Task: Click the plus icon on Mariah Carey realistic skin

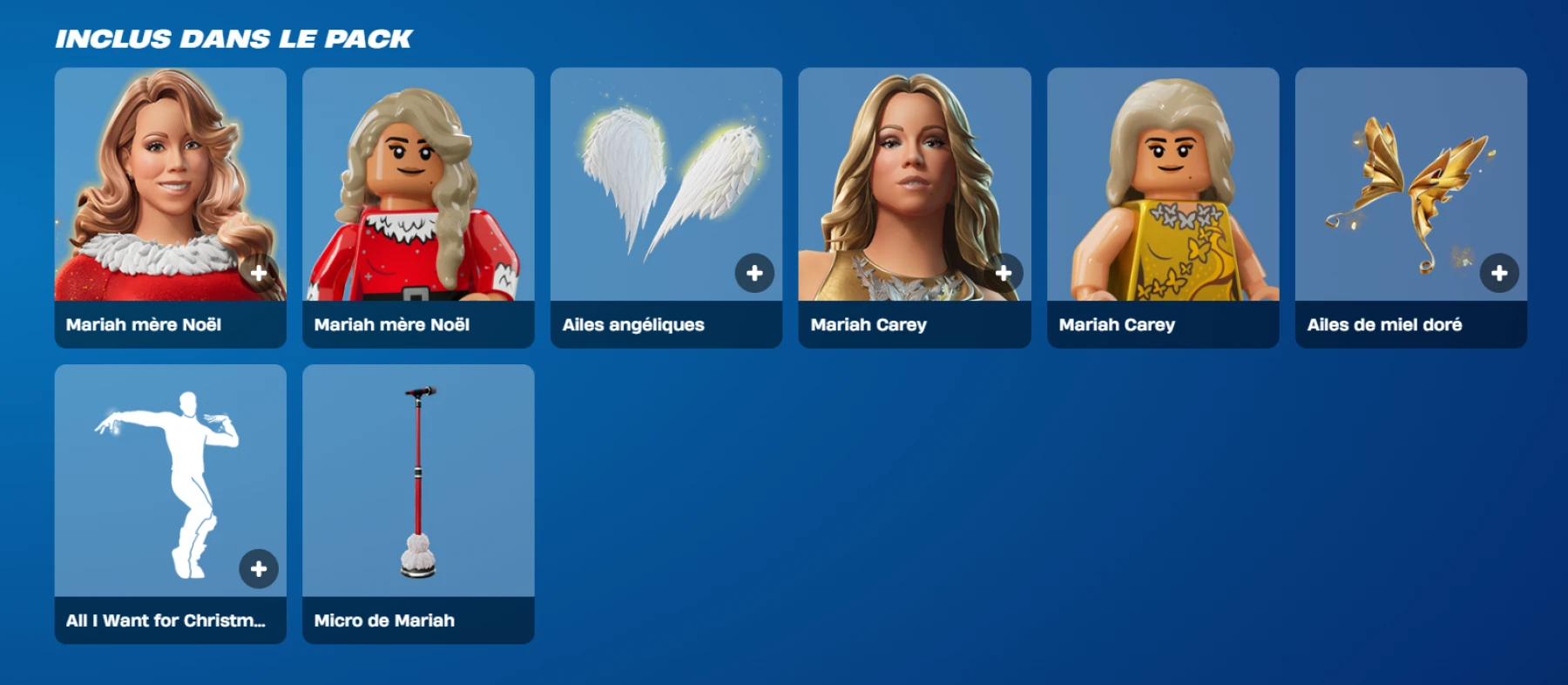Action: [x=1002, y=273]
